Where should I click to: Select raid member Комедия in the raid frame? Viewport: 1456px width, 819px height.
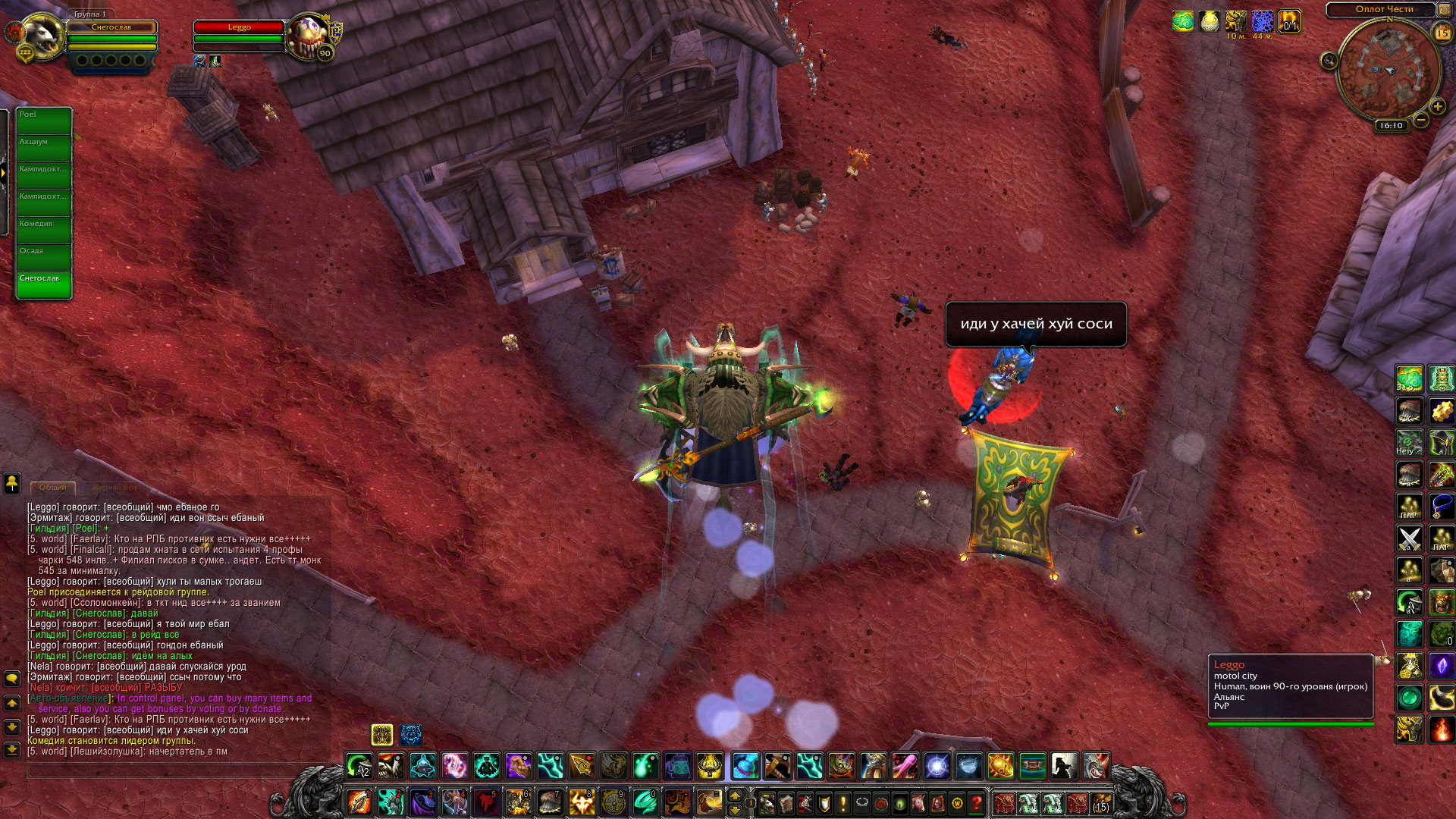[x=44, y=230]
